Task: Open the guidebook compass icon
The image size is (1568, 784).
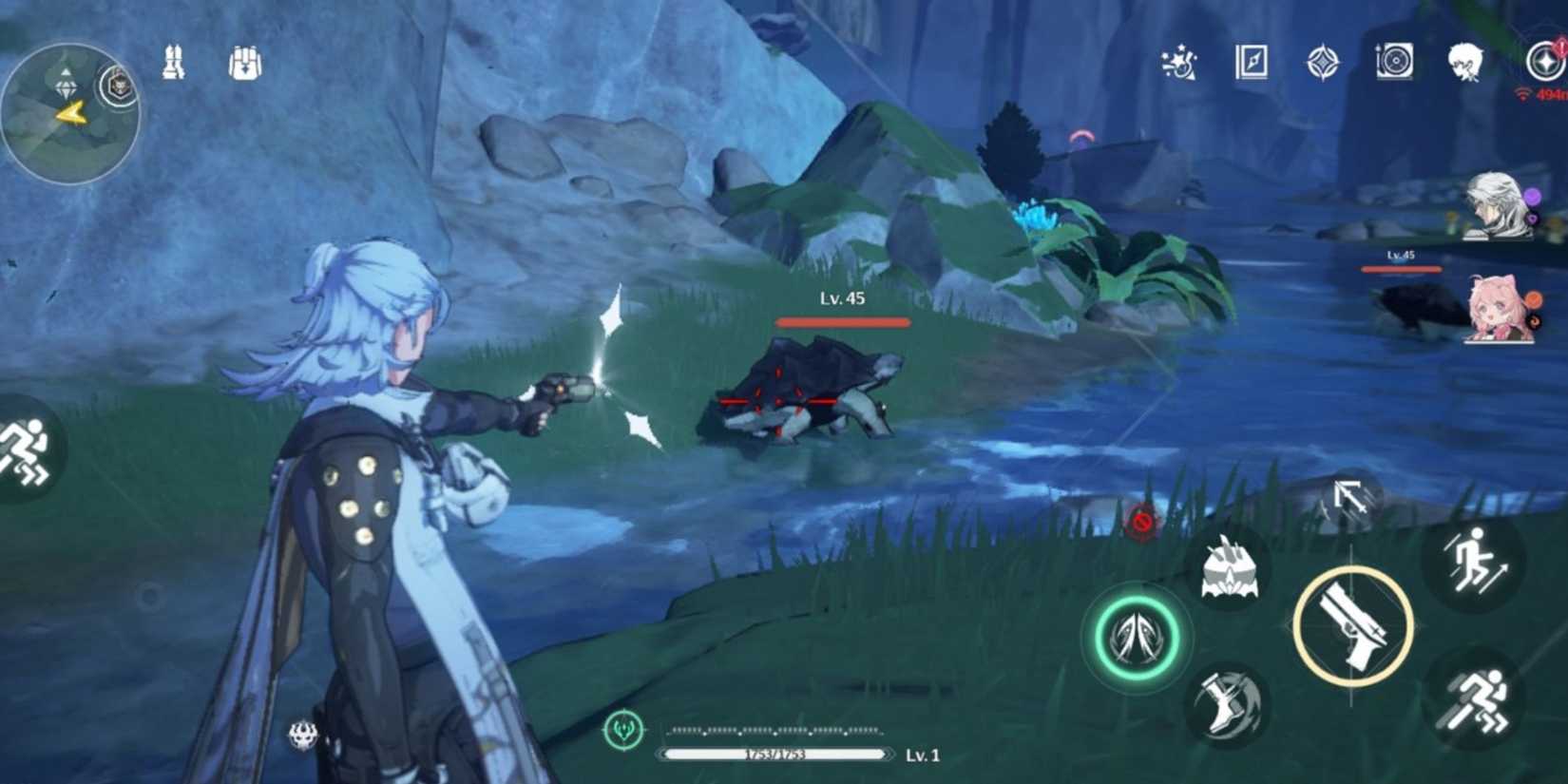Action: point(1252,62)
